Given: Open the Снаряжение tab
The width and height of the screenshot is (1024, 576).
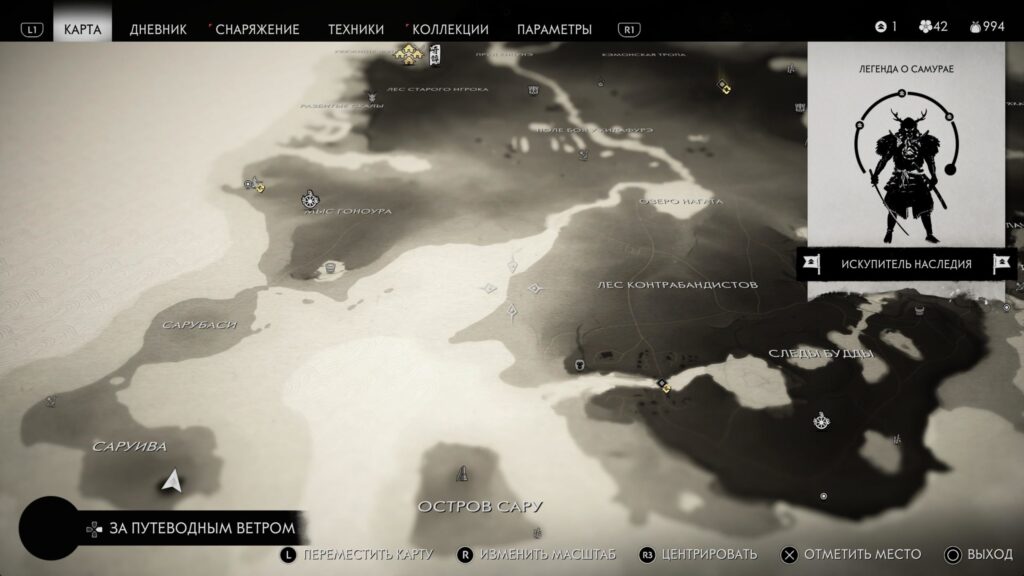Looking at the screenshot, I should [256, 29].
